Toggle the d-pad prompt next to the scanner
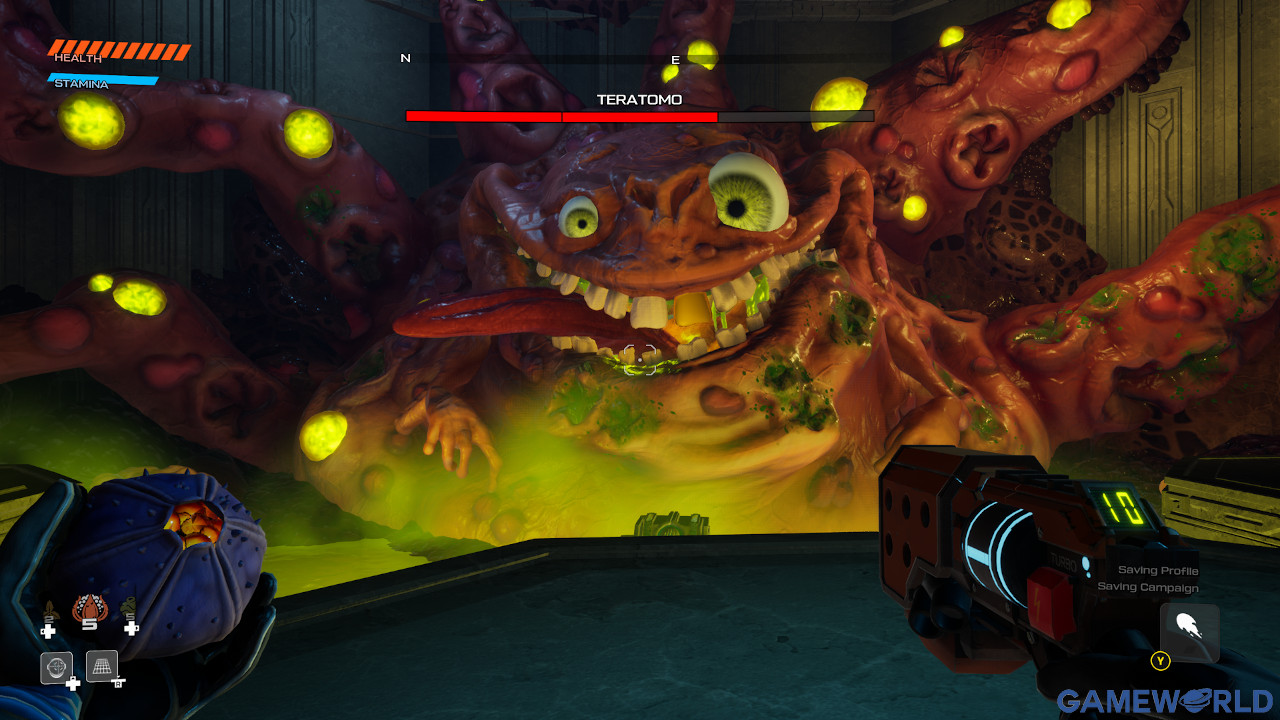Image resolution: width=1280 pixels, height=720 pixels. pos(72,682)
